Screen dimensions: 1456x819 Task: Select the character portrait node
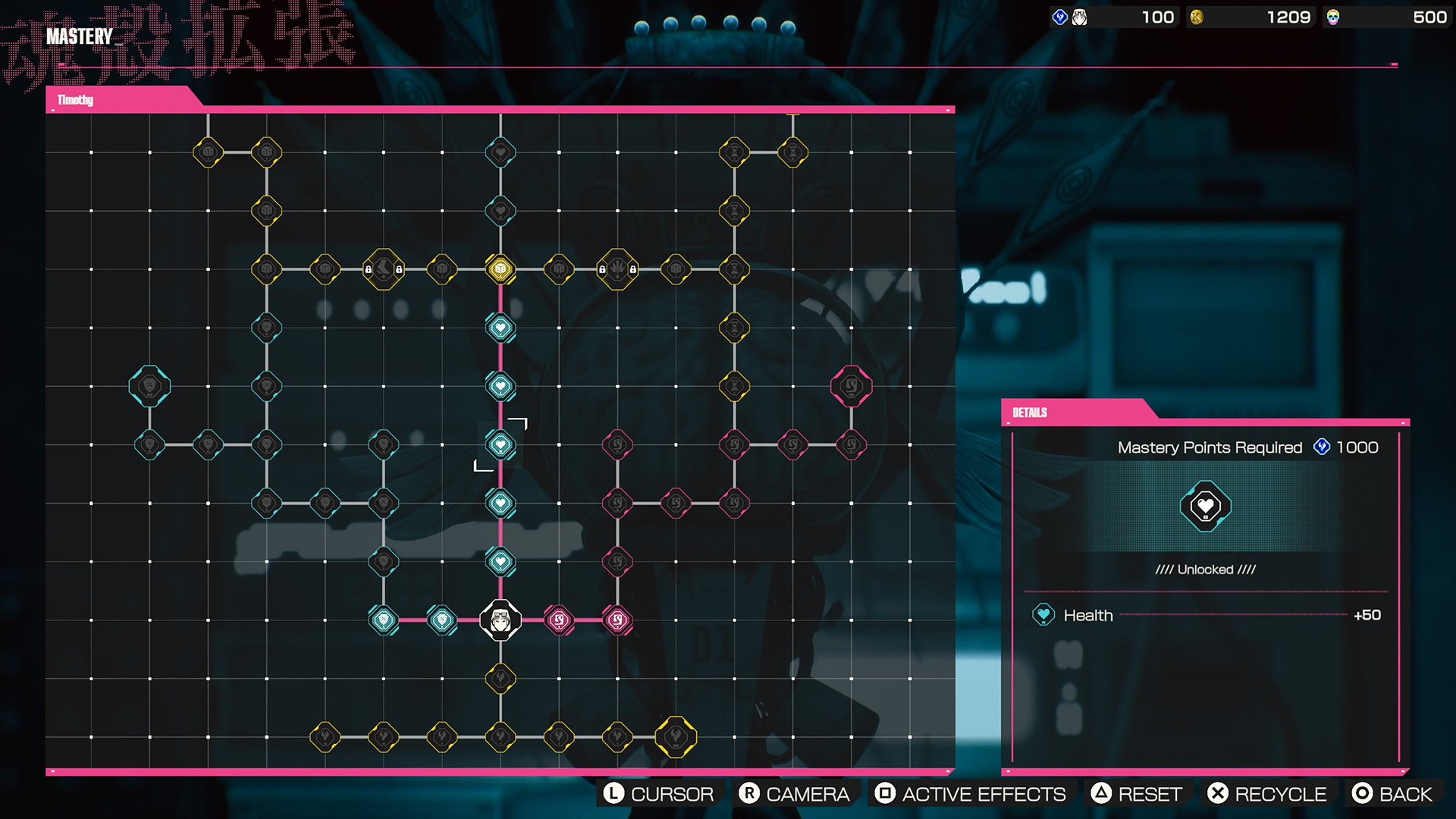pyautogui.click(x=500, y=620)
